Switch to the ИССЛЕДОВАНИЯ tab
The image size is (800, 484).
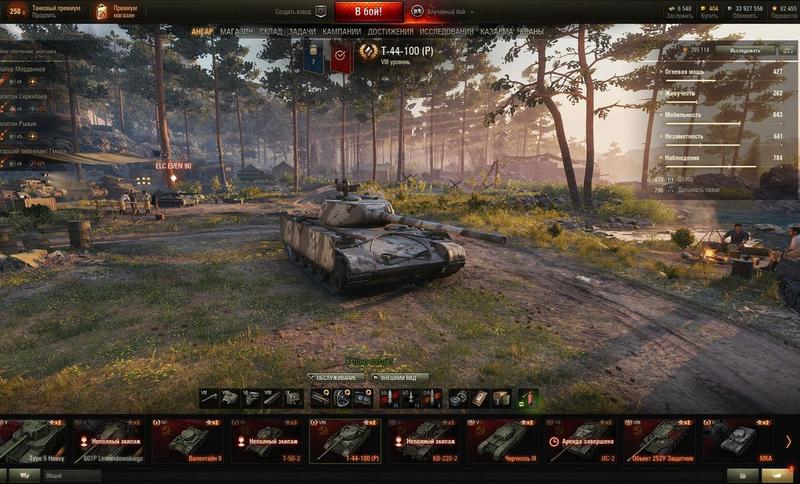click(x=446, y=32)
